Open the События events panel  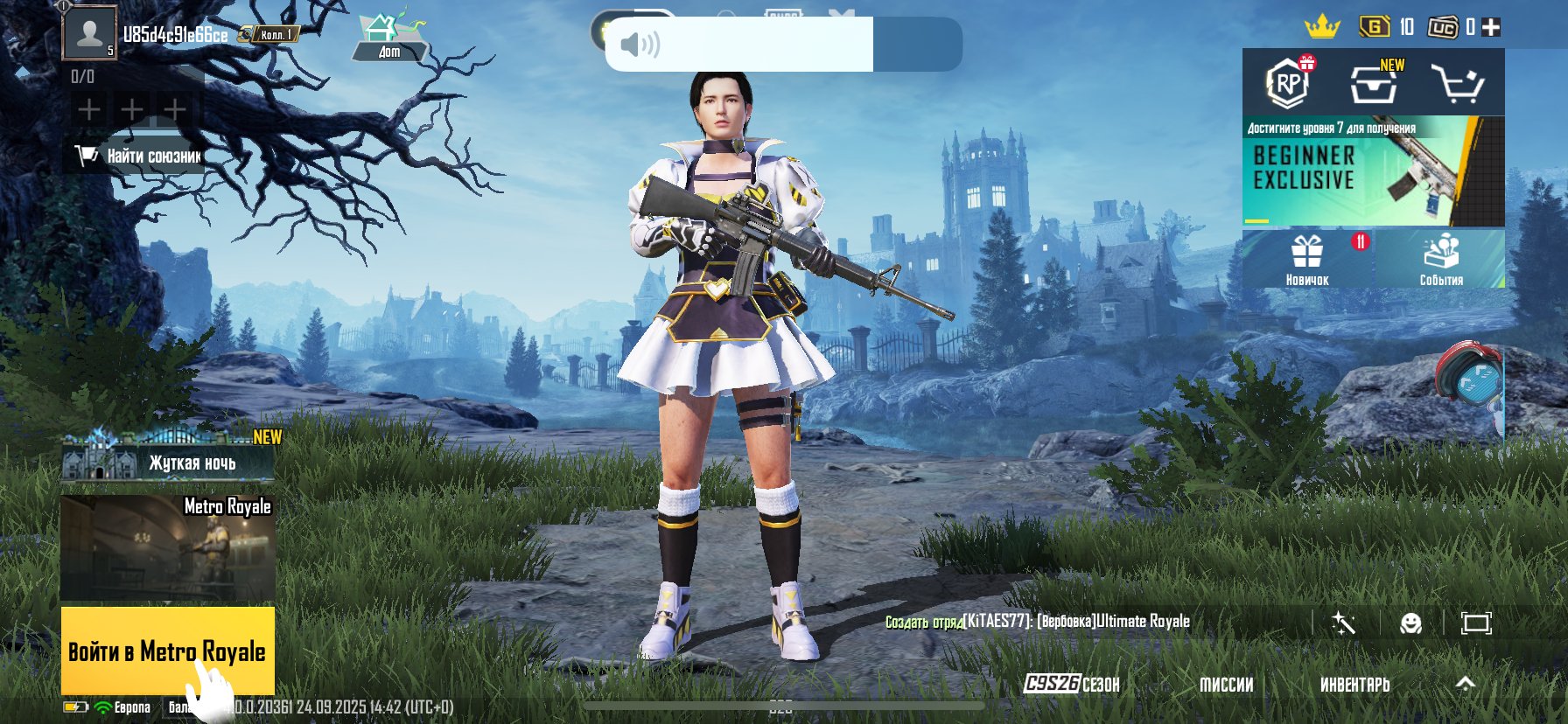point(1440,259)
